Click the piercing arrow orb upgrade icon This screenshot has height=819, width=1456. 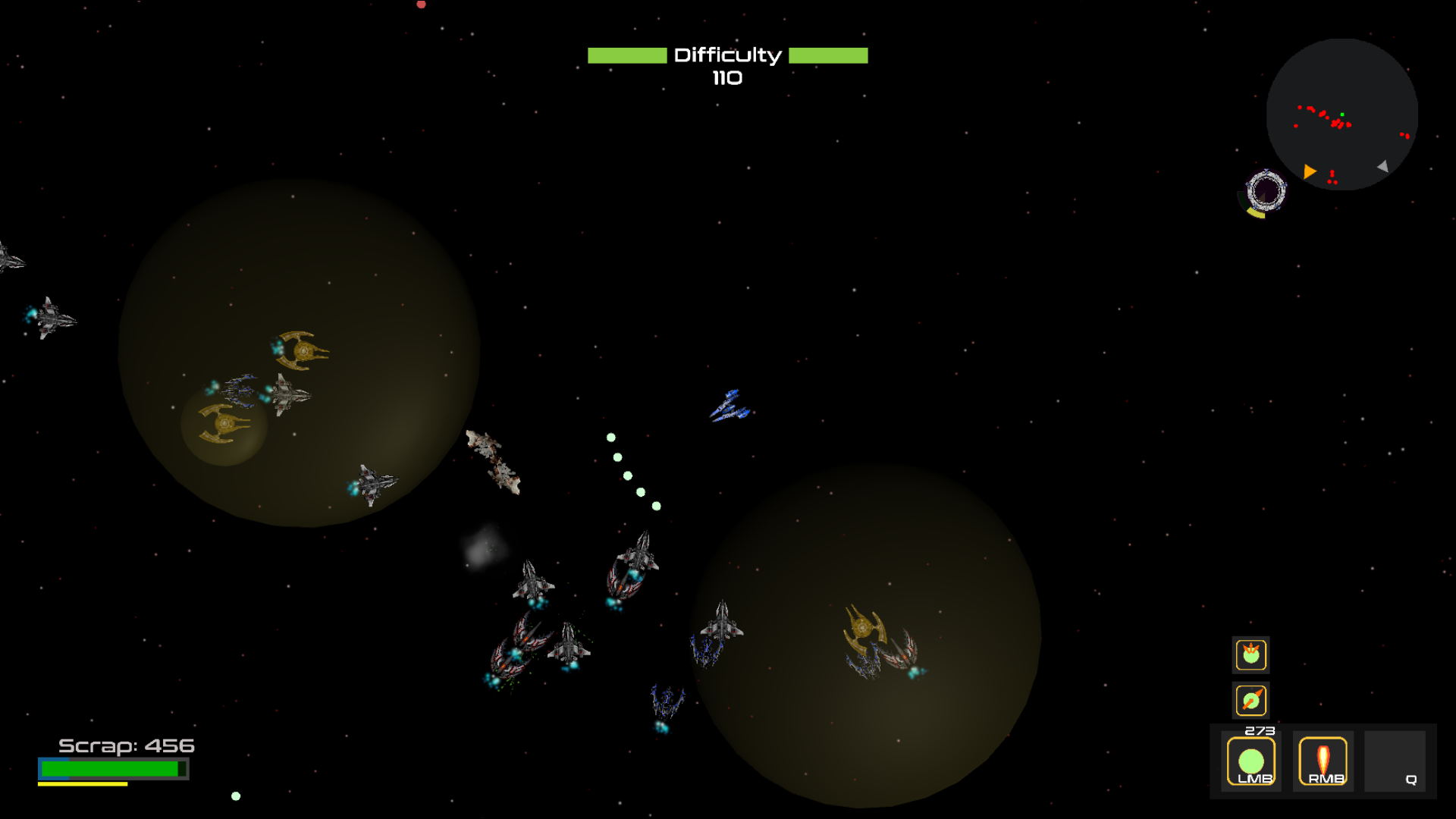click(1250, 700)
